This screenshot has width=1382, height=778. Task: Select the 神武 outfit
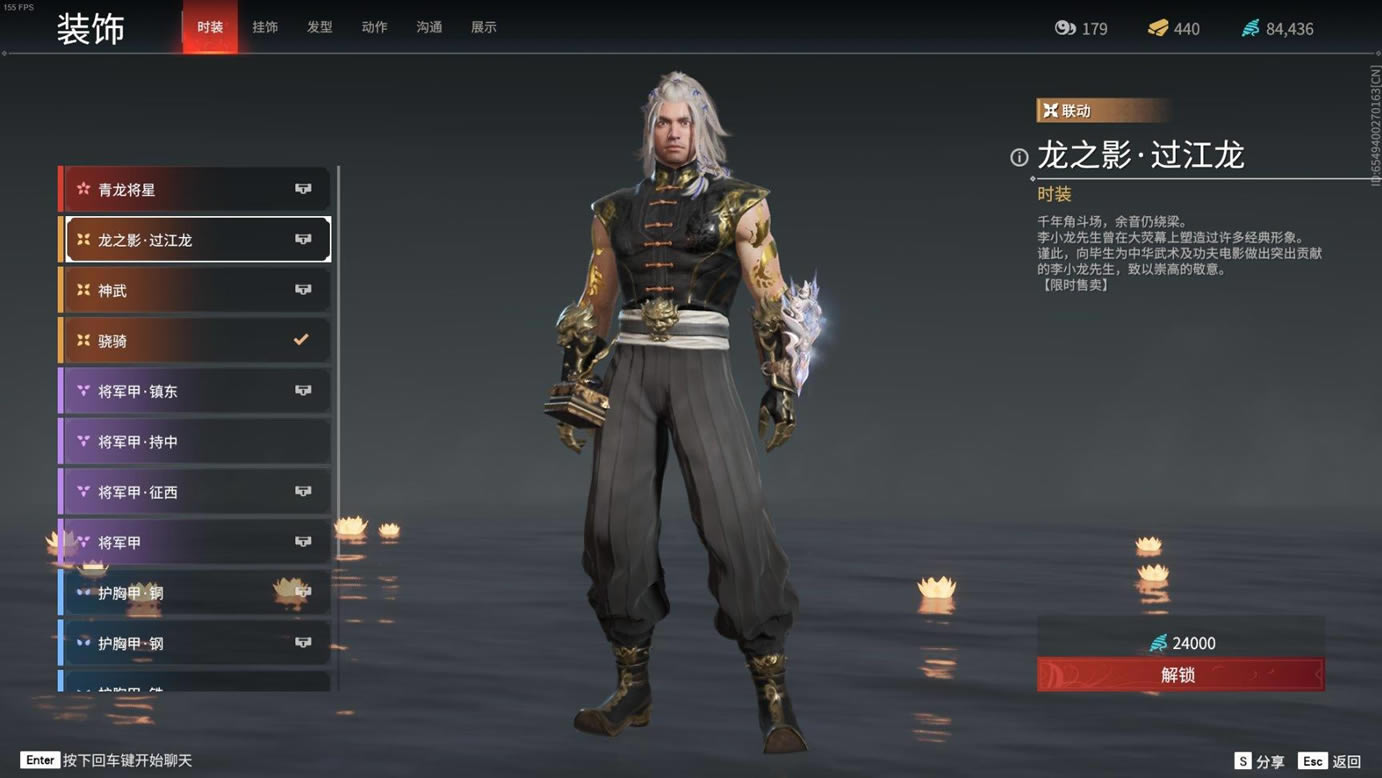click(x=196, y=290)
